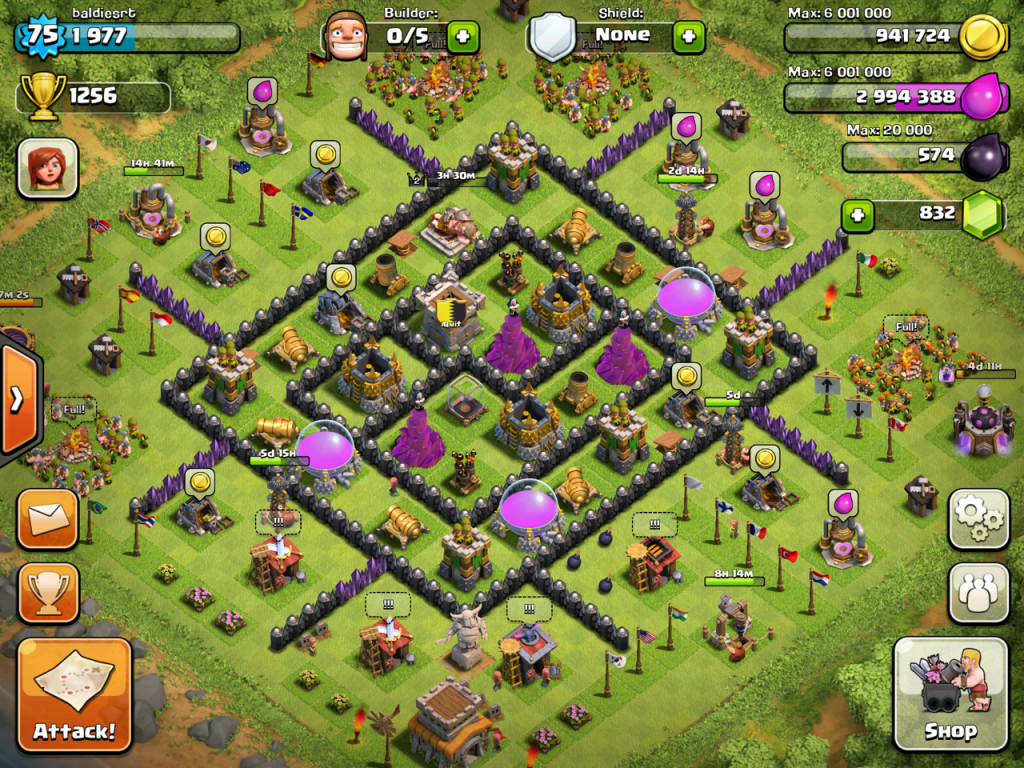This screenshot has width=1024, height=768.
Task: Click the gold trophy count icon
Action: [x=43, y=97]
